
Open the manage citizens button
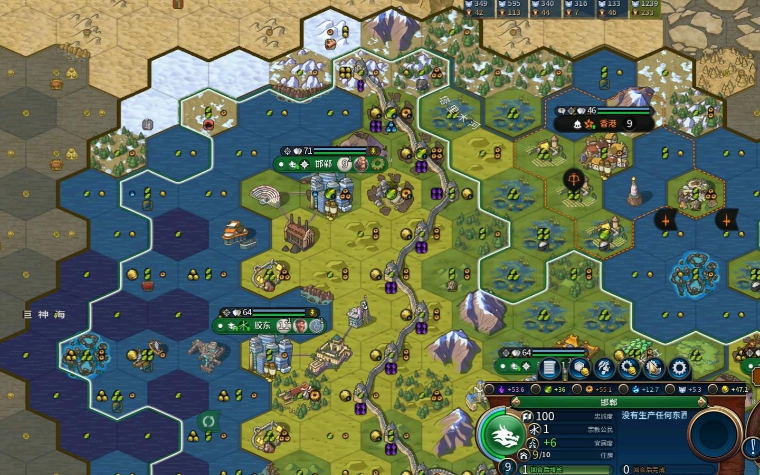[605, 367]
